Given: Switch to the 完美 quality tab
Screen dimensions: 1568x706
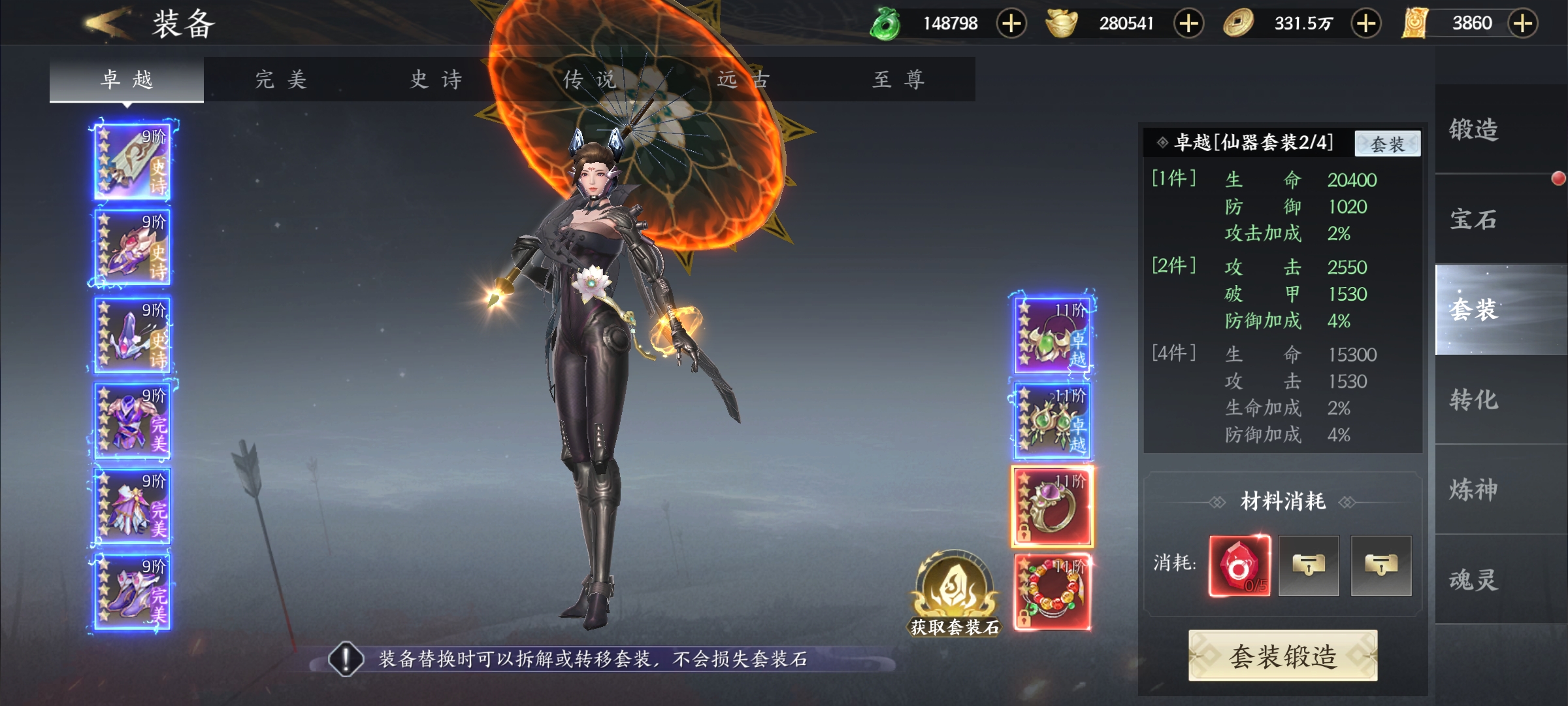Looking at the screenshot, I should [x=281, y=80].
